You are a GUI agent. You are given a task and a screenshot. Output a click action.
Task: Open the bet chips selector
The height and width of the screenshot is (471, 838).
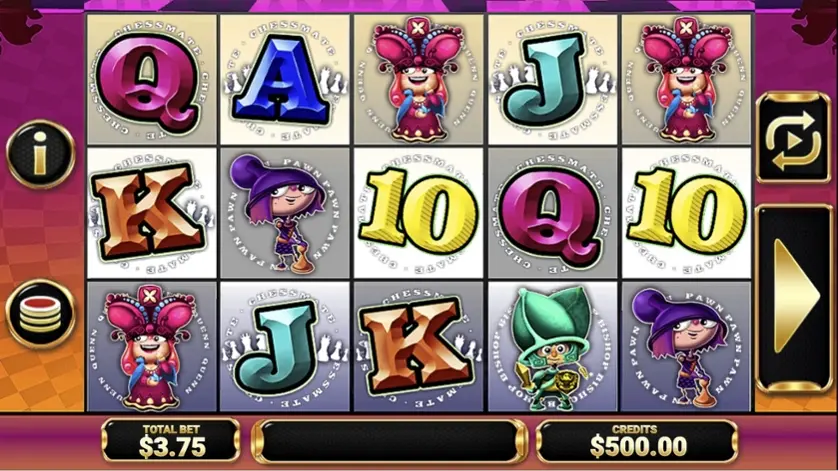pyautogui.click(x=41, y=313)
